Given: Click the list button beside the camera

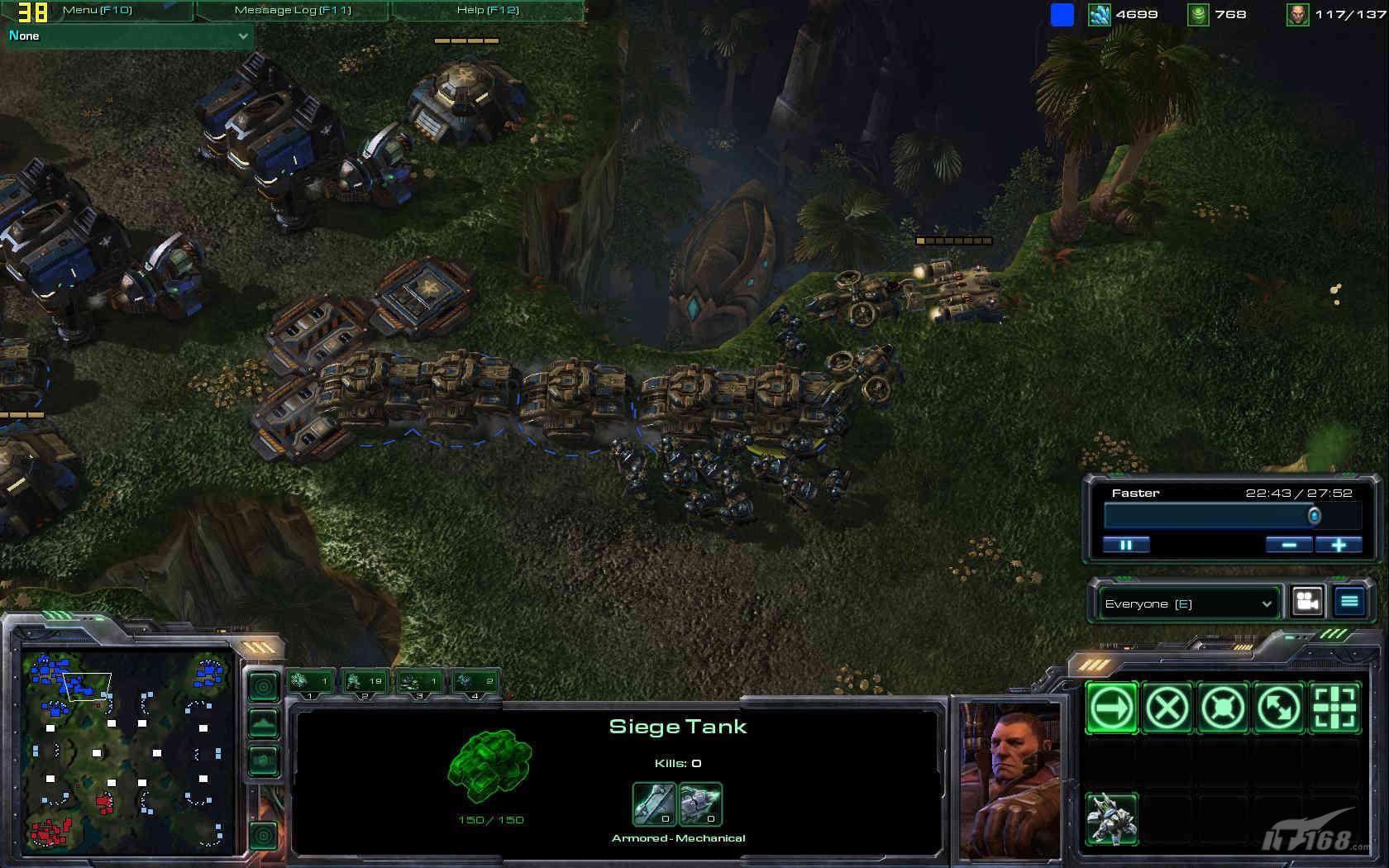Looking at the screenshot, I should [1349, 602].
